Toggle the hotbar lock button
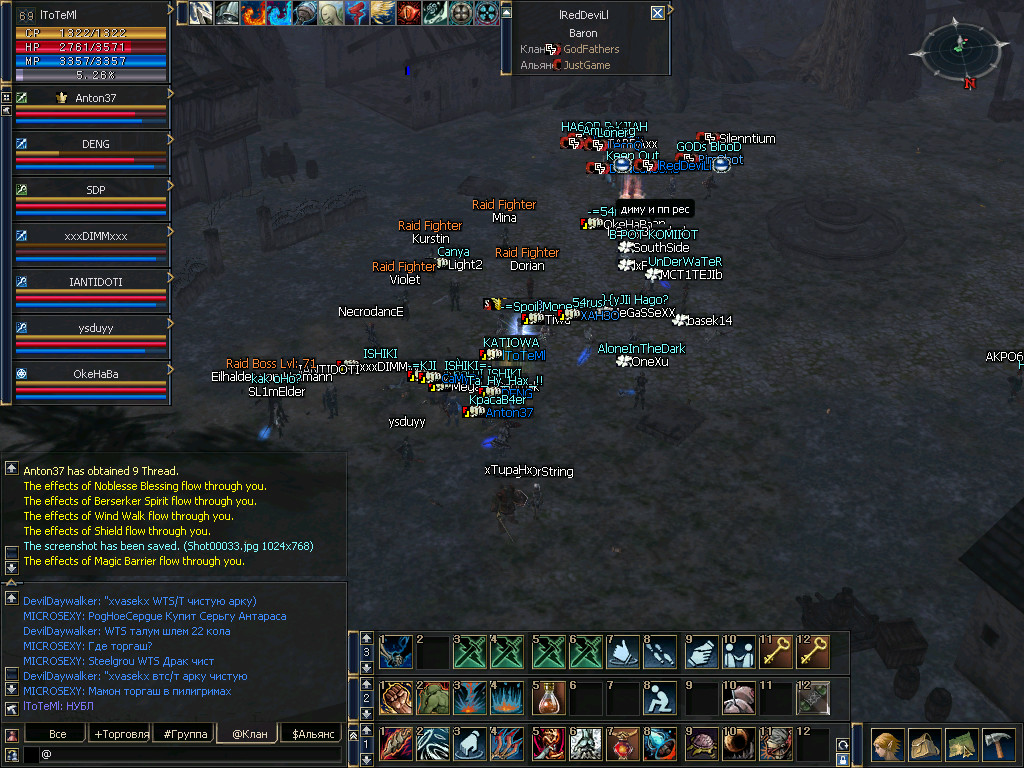The width and height of the screenshot is (1024, 768). click(x=843, y=760)
